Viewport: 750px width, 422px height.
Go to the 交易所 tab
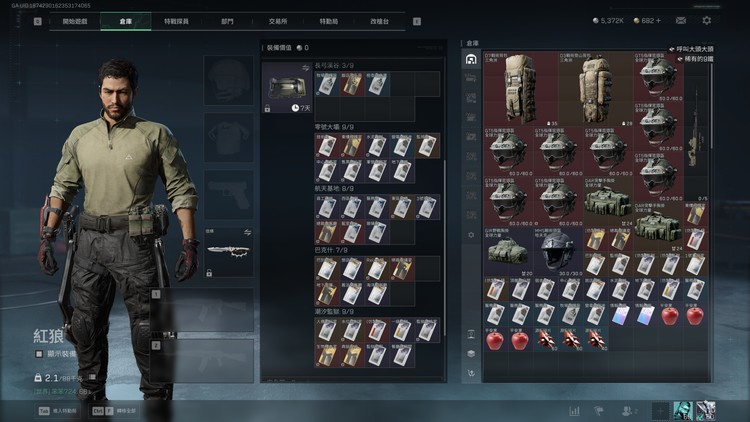[x=279, y=20]
